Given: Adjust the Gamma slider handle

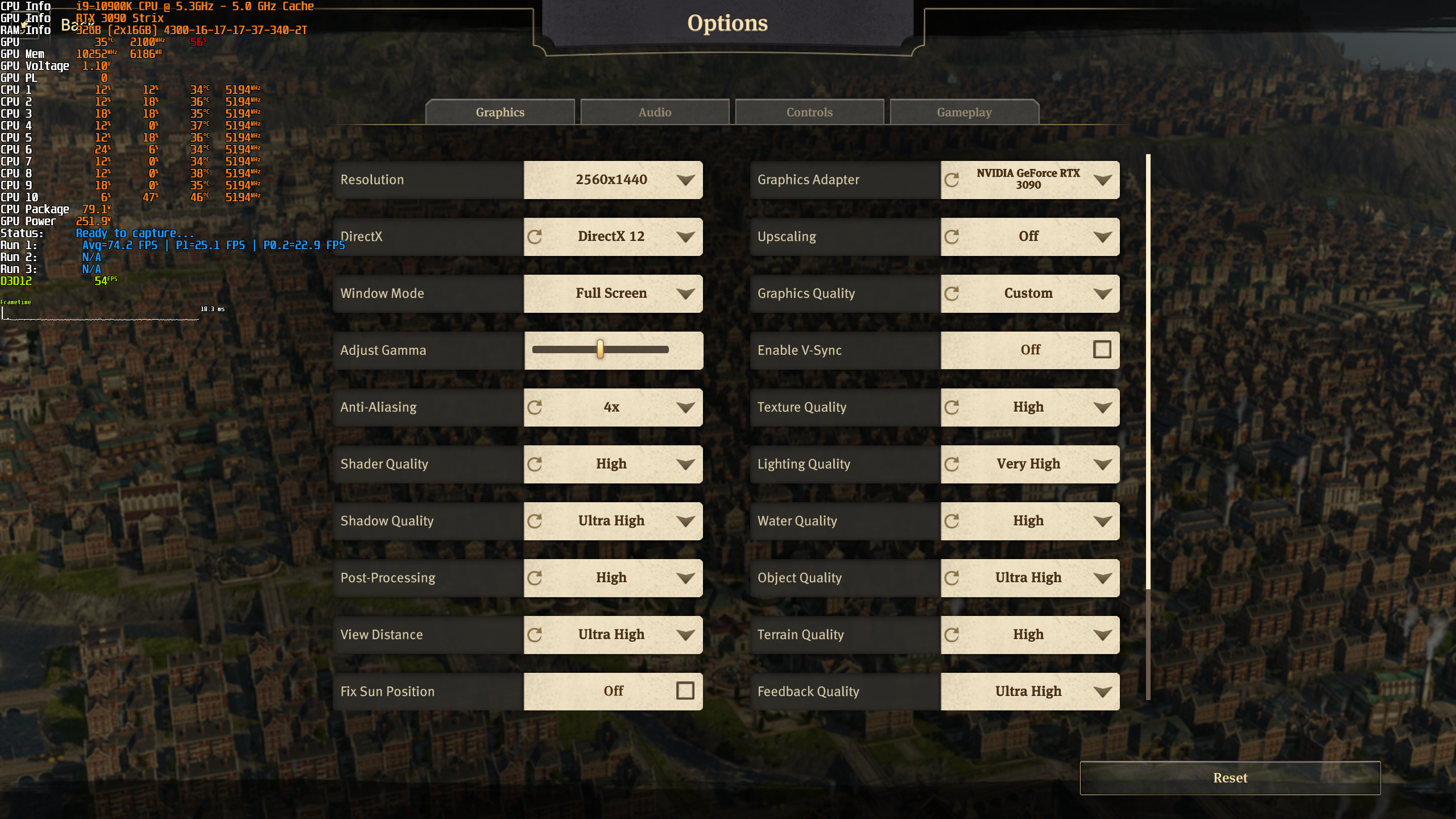Looking at the screenshot, I should click(x=601, y=350).
